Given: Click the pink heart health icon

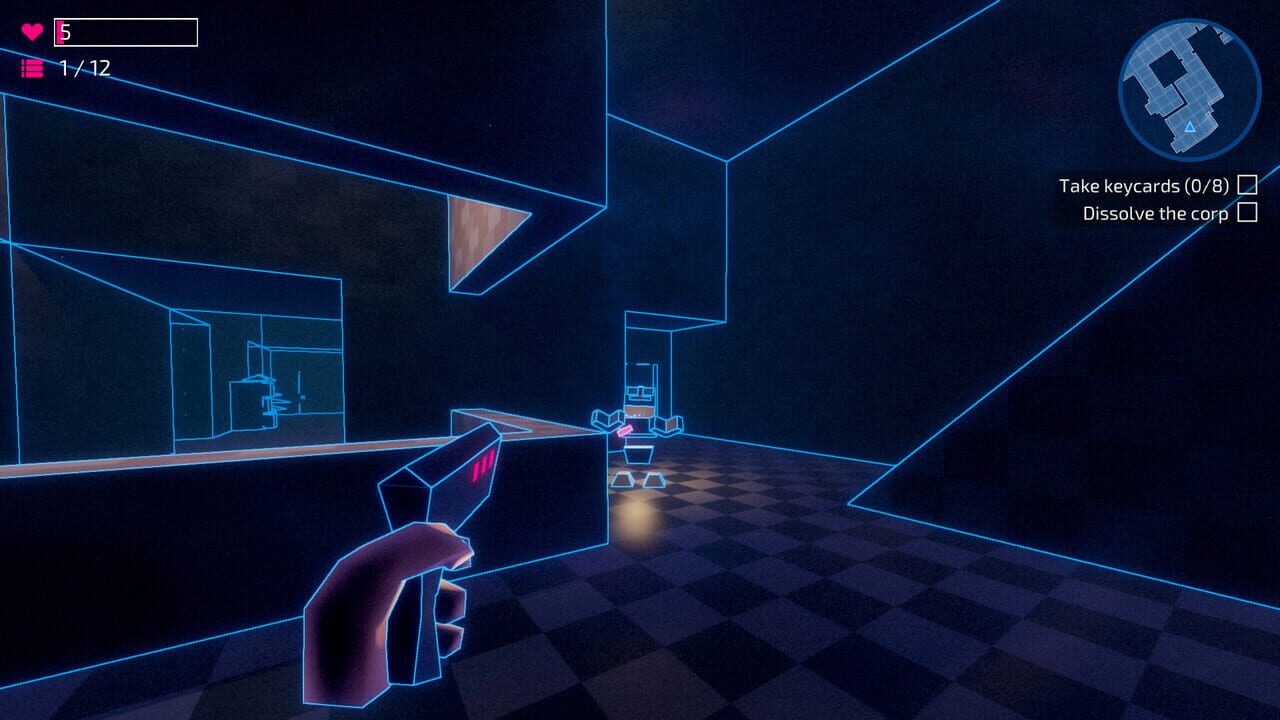Looking at the screenshot, I should (x=30, y=30).
